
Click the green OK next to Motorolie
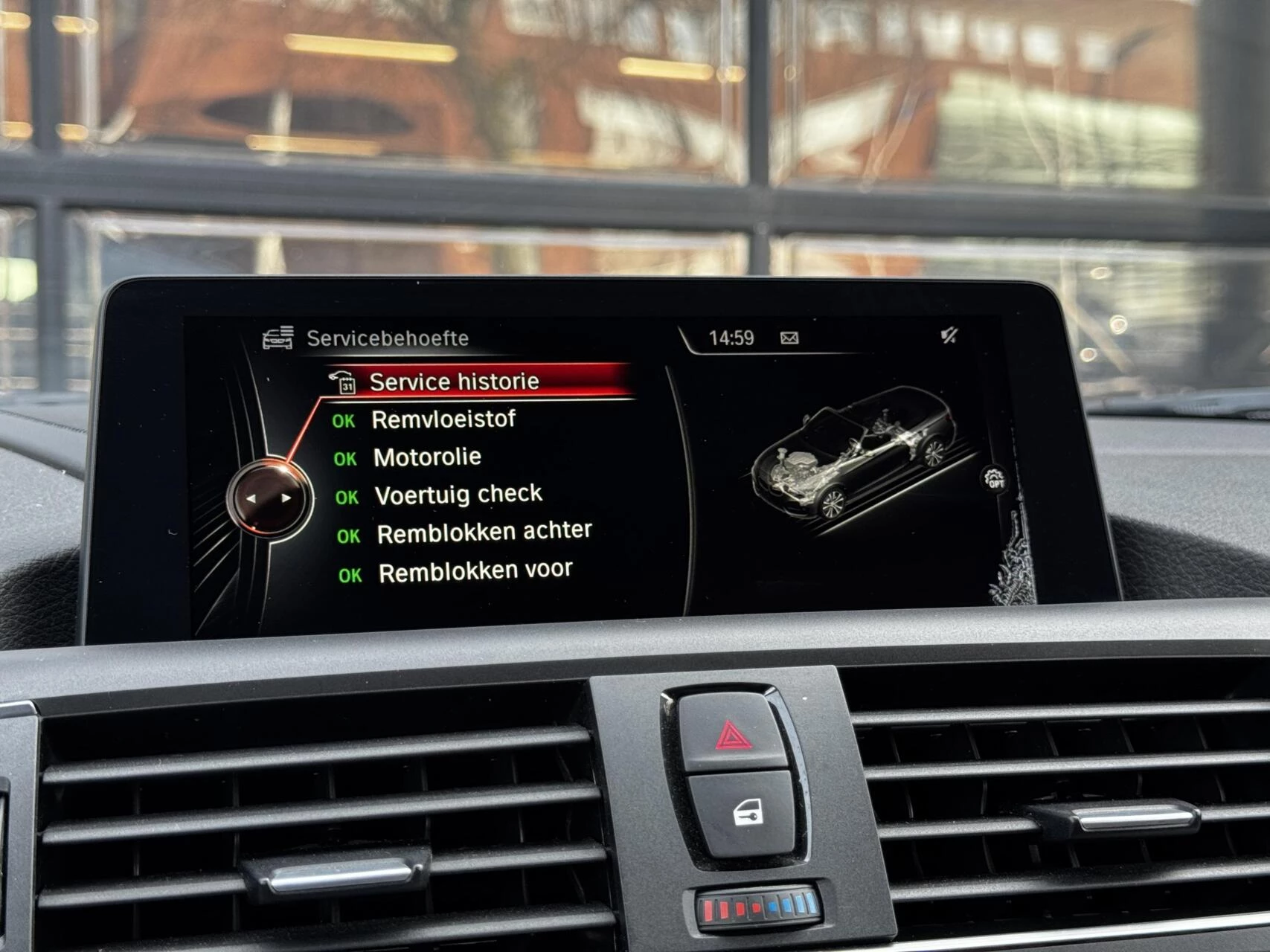pyautogui.click(x=347, y=457)
